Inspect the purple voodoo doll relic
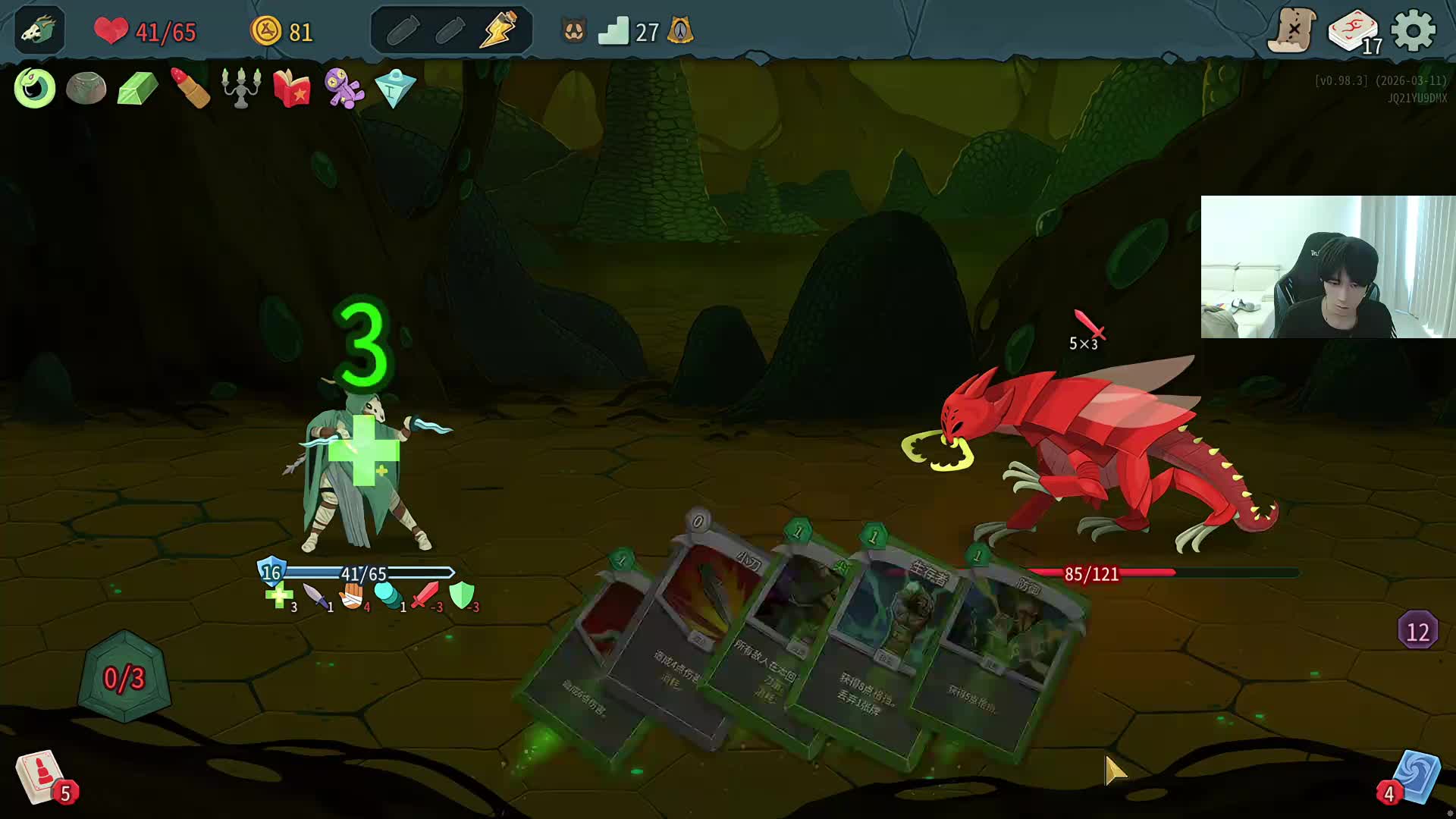This screenshot has width=1456, height=819. (x=344, y=88)
